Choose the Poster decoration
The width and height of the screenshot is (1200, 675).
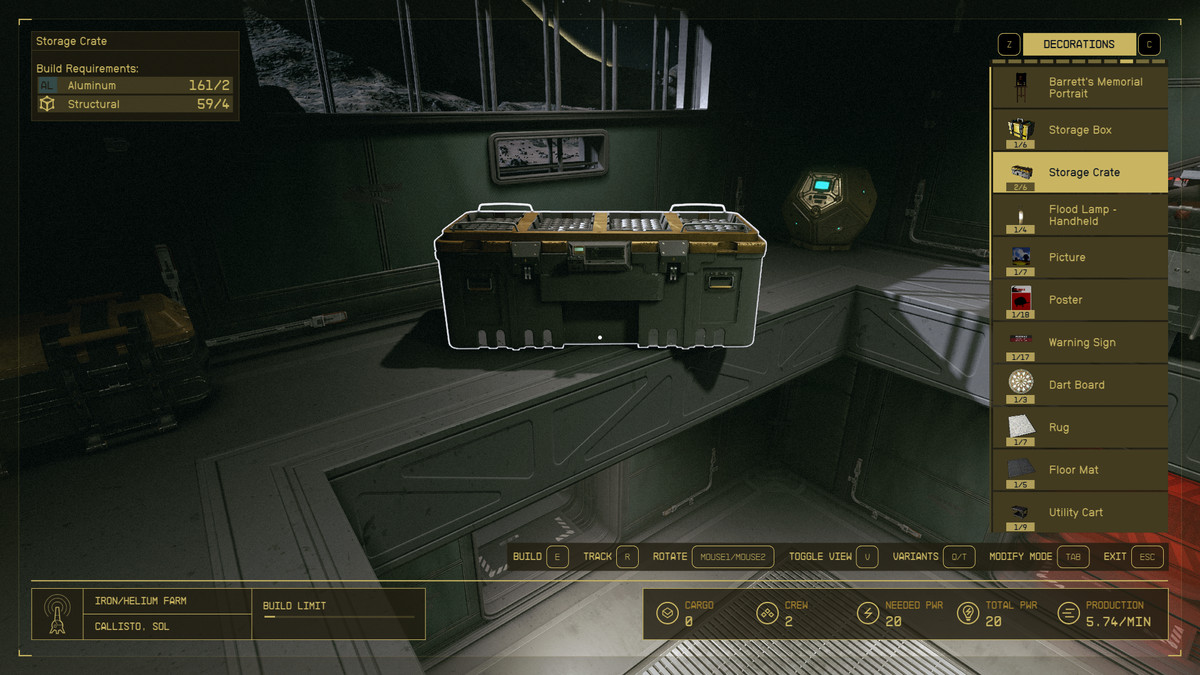click(1080, 300)
